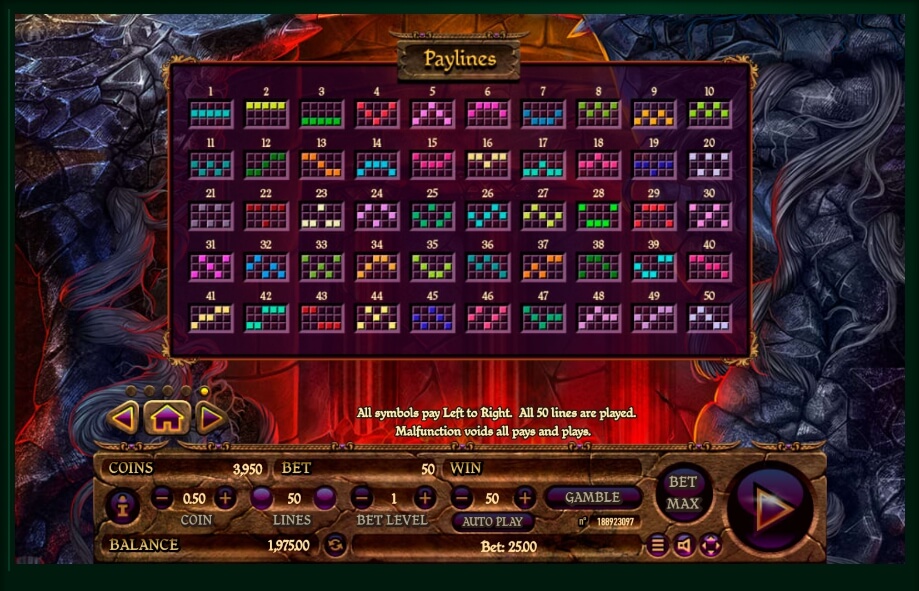Raise the bet level
The width and height of the screenshot is (919, 591).
(x=425, y=497)
